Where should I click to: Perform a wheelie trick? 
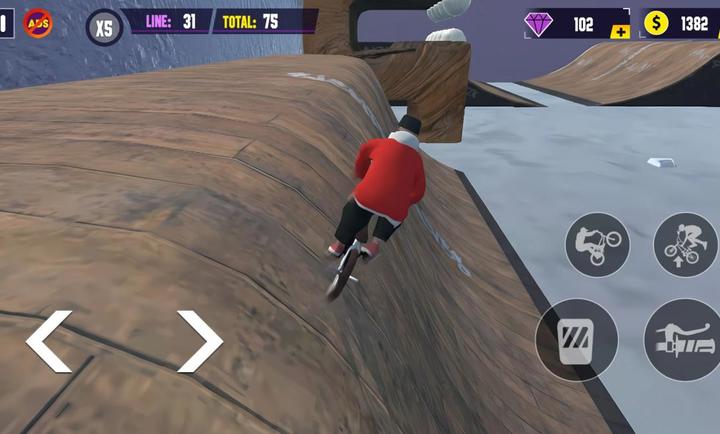coord(597,243)
